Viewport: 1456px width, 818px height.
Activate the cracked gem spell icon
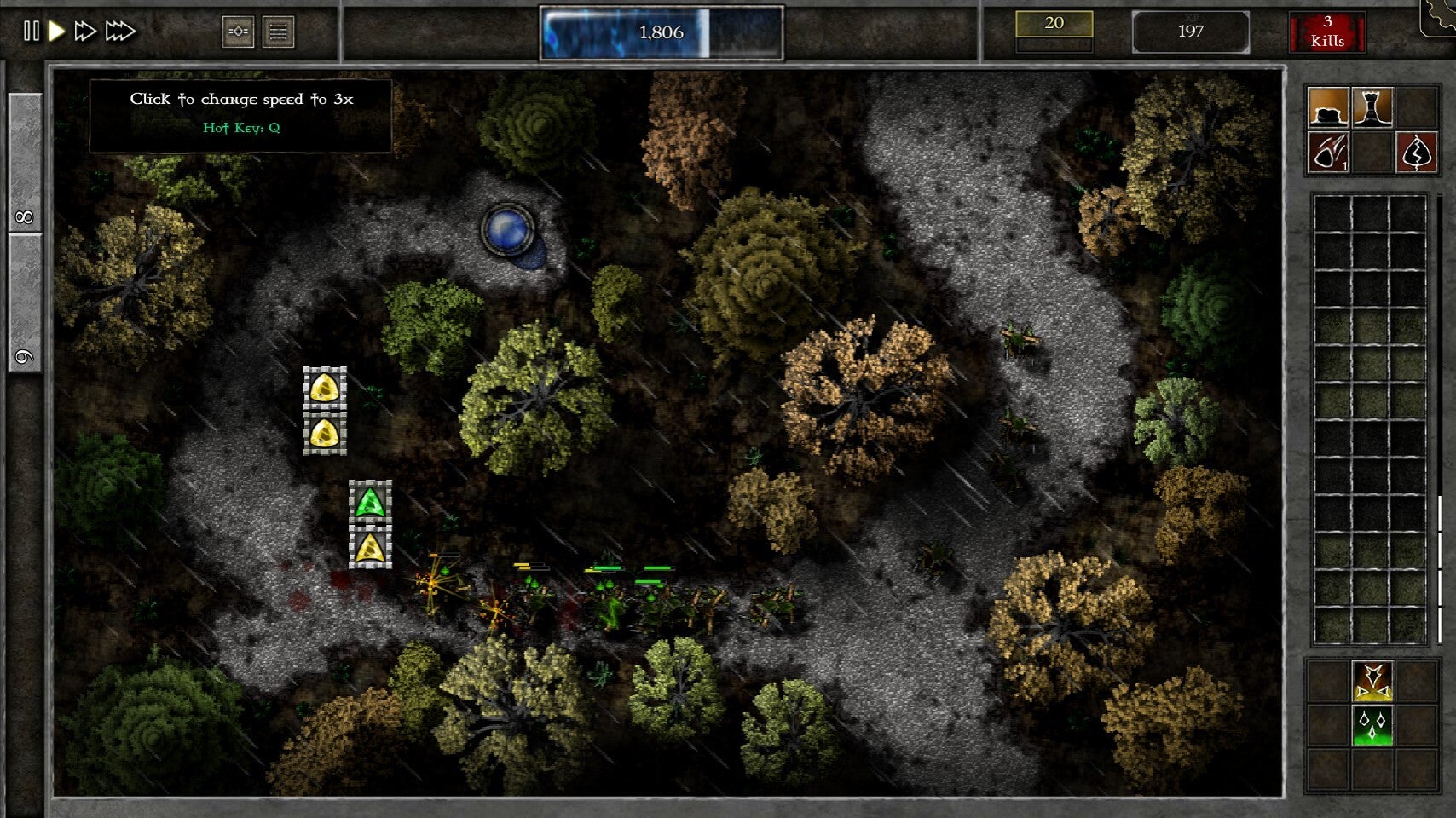tap(1417, 153)
